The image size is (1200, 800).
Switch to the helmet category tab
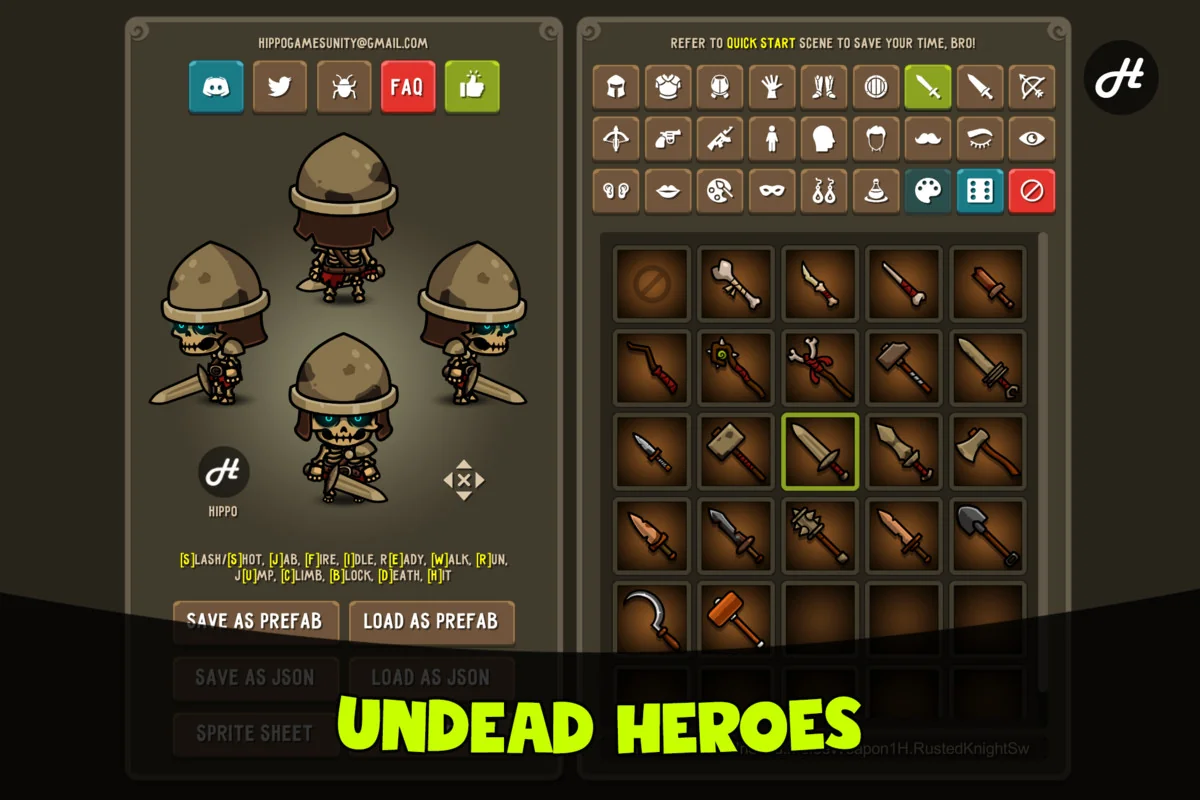tap(616, 87)
